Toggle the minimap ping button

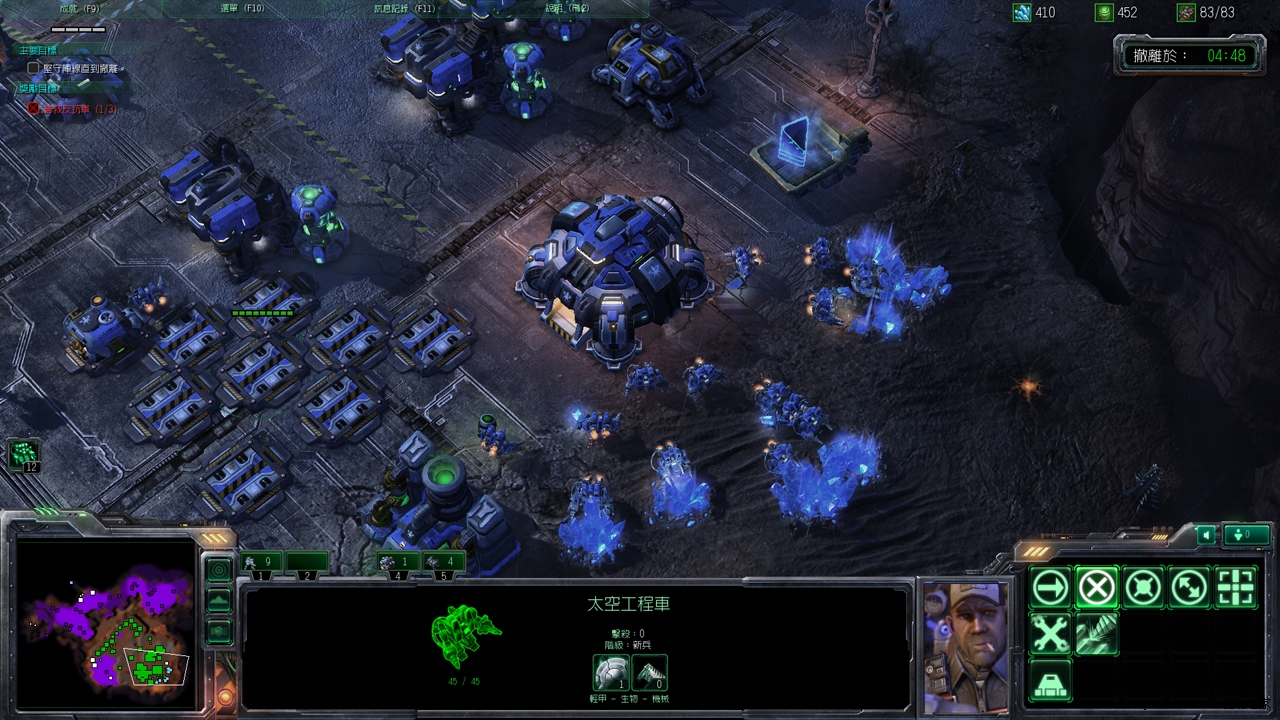pos(219,569)
